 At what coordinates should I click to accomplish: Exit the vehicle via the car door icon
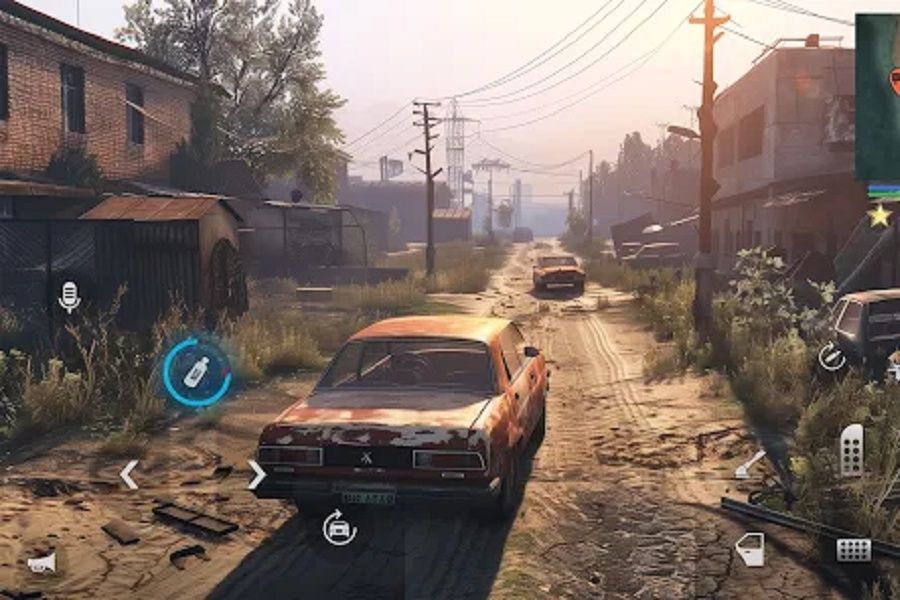750,549
